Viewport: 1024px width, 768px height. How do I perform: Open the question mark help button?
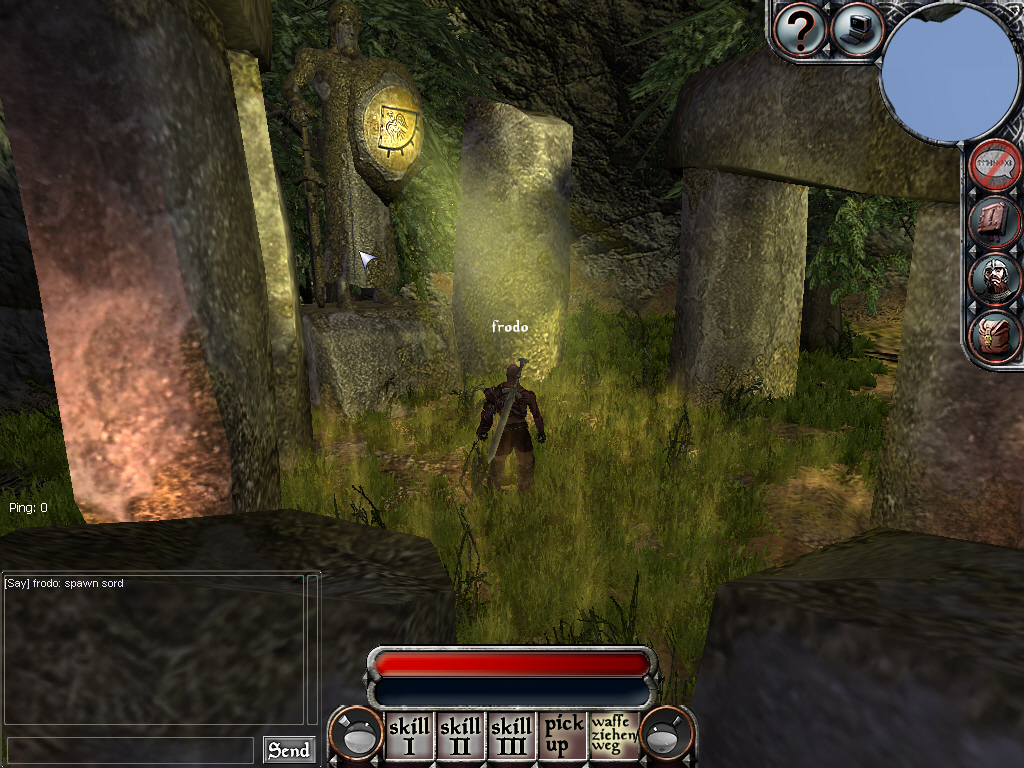pyautogui.click(x=800, y=30)
